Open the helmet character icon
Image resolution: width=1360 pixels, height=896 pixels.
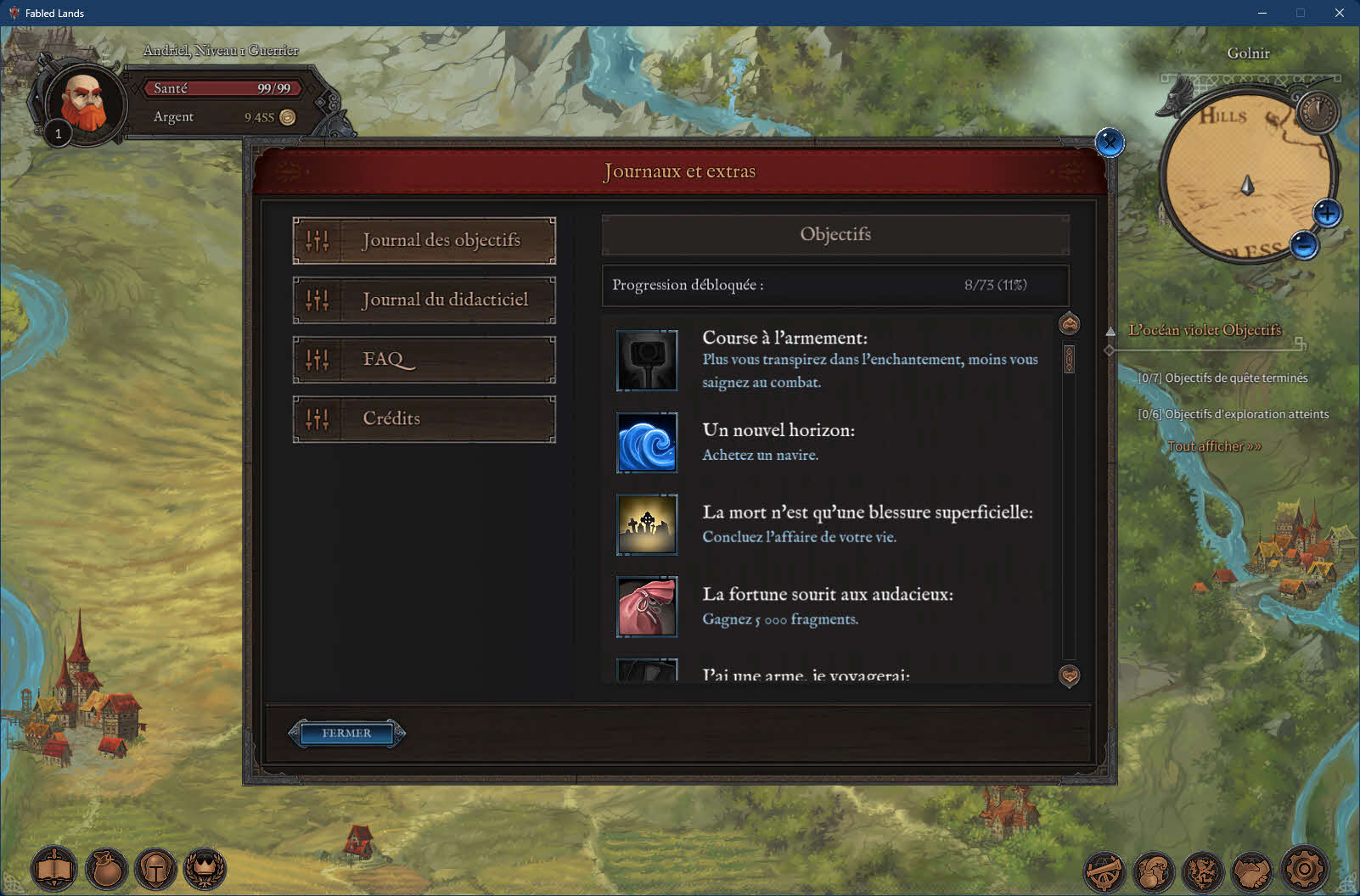tap(156, 869)
